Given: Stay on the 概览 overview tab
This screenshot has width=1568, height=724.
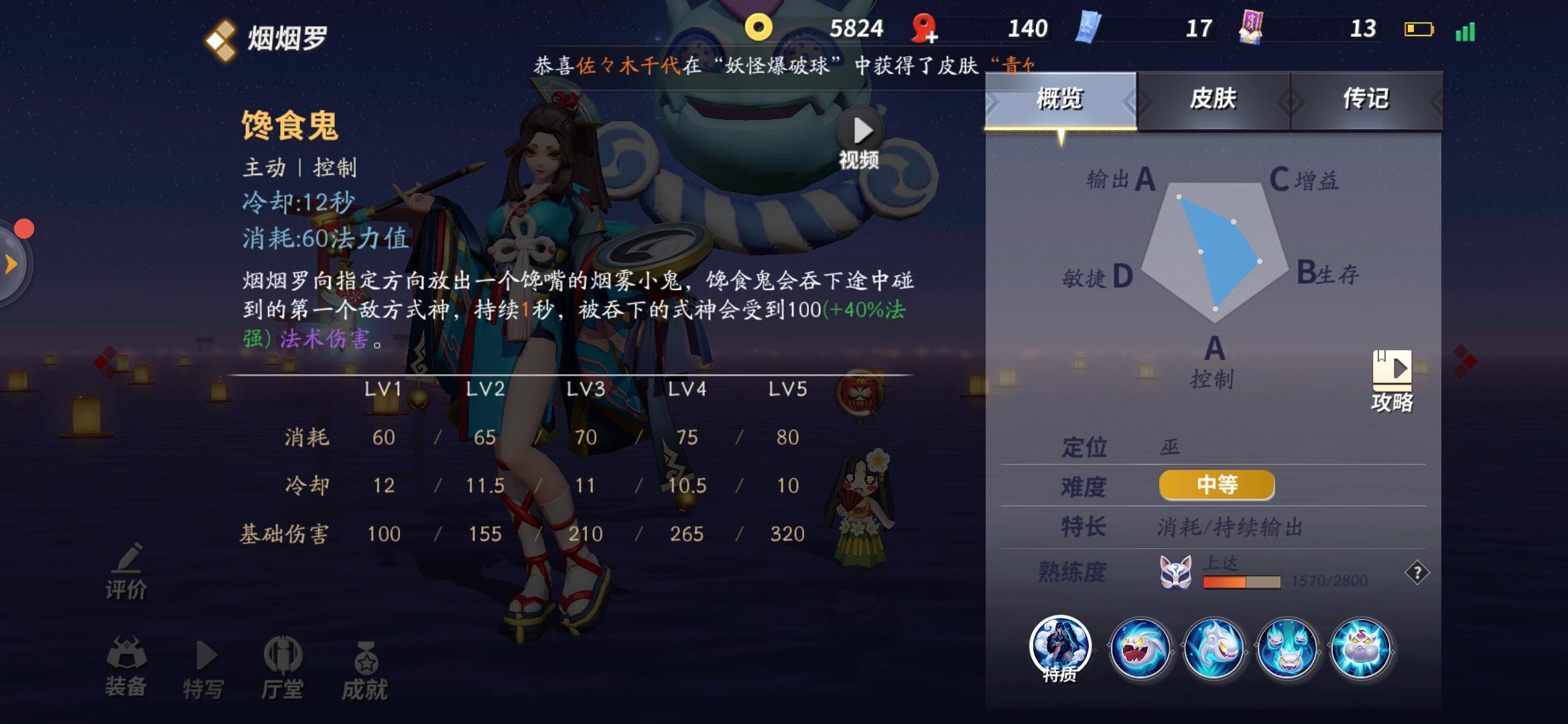Looking at the screenshot, I should click(1061, 99).
